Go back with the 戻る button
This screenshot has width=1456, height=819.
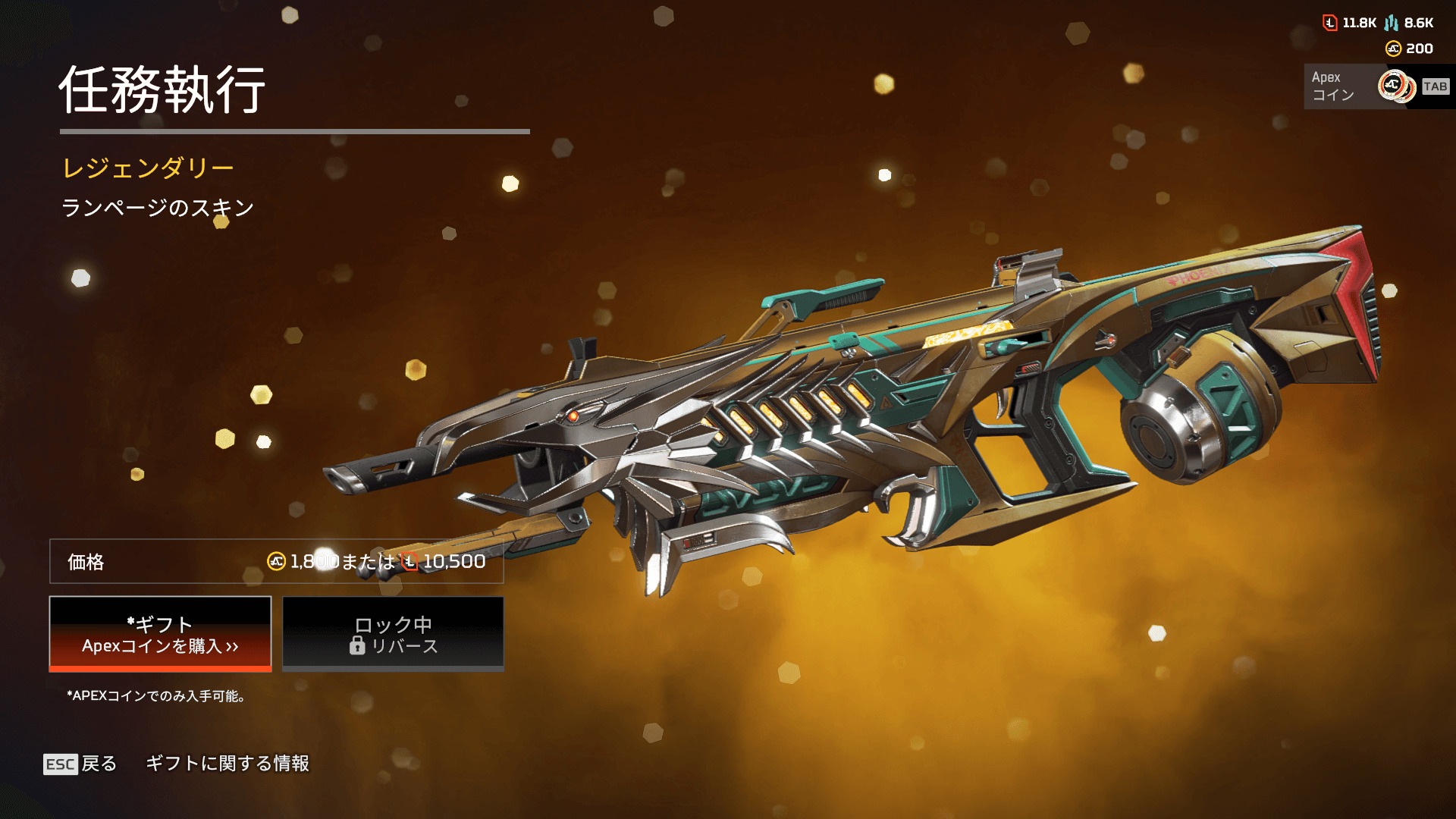point(80,764)
